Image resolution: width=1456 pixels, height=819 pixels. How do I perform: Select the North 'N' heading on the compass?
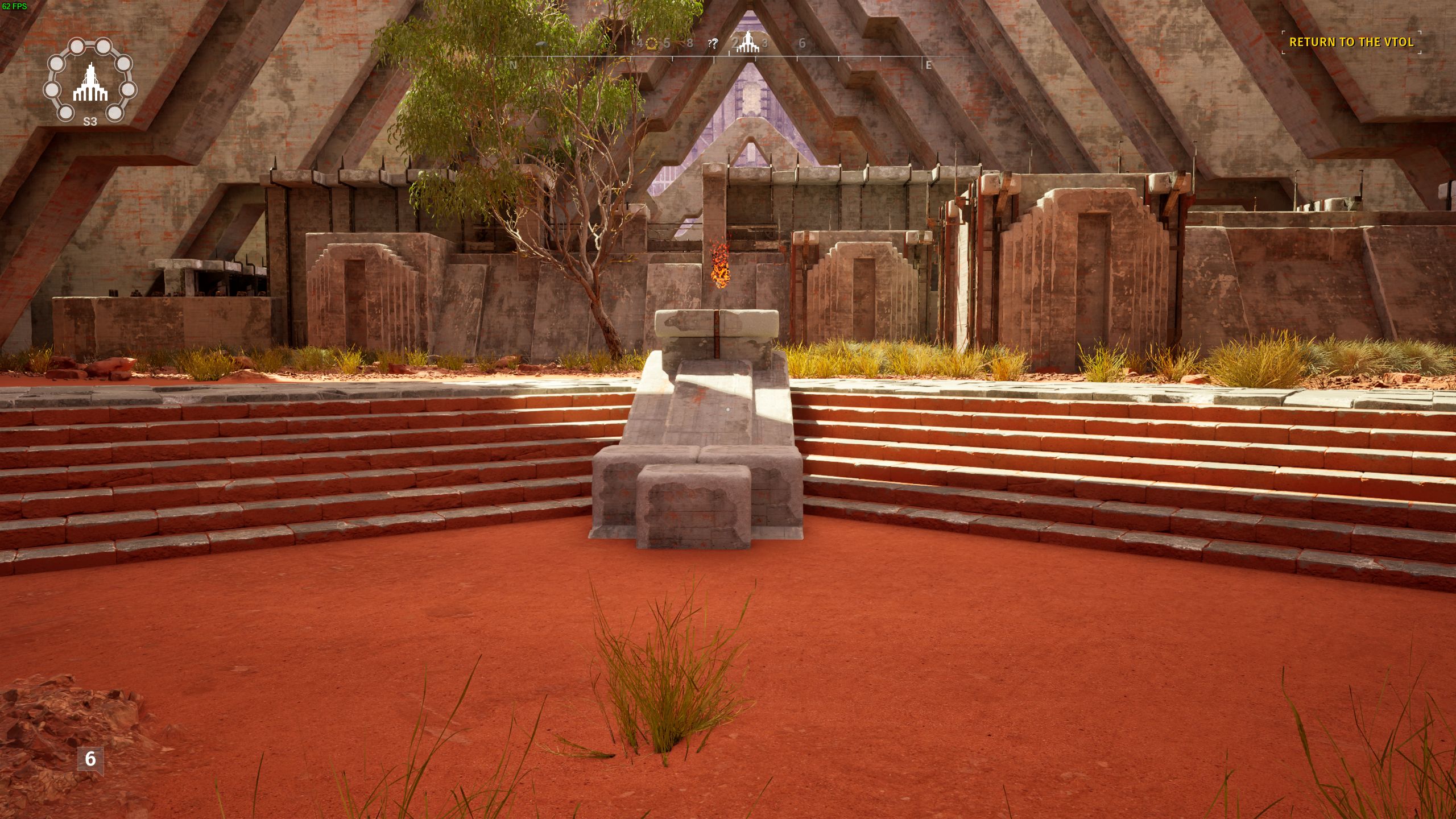pos(514,65)
